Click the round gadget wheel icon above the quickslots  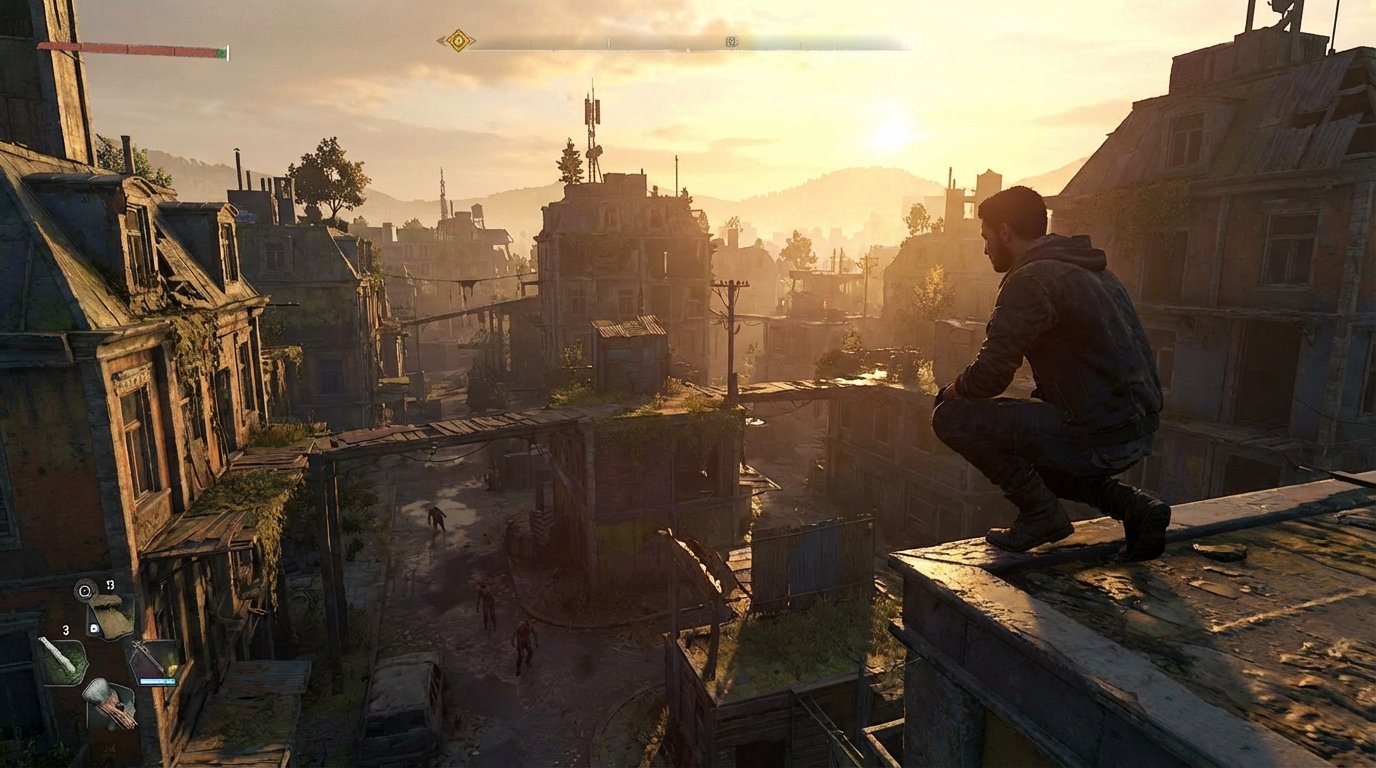[x=84, y=589]
